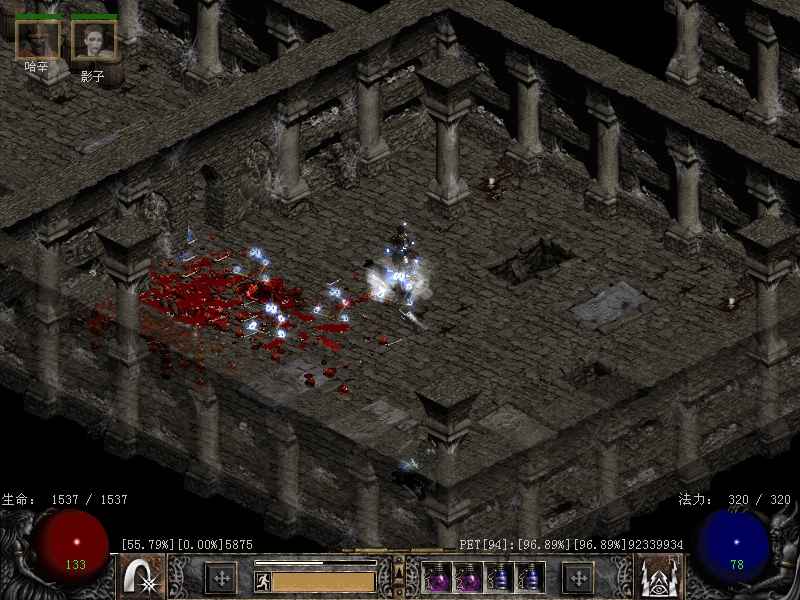Open the right-click eye pyramid skill selector
The height and width of the screenshot is (600, 800).
[x=658, y=577]
